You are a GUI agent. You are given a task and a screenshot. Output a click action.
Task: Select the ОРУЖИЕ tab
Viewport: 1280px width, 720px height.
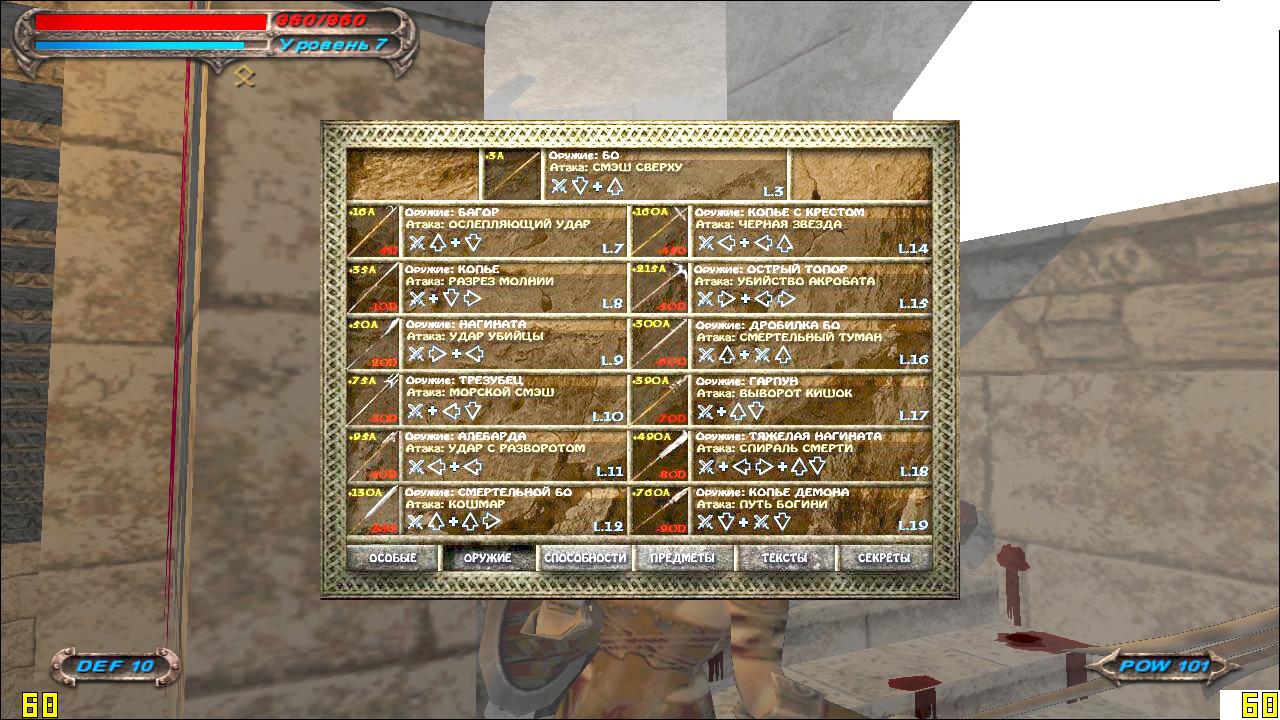488,558
